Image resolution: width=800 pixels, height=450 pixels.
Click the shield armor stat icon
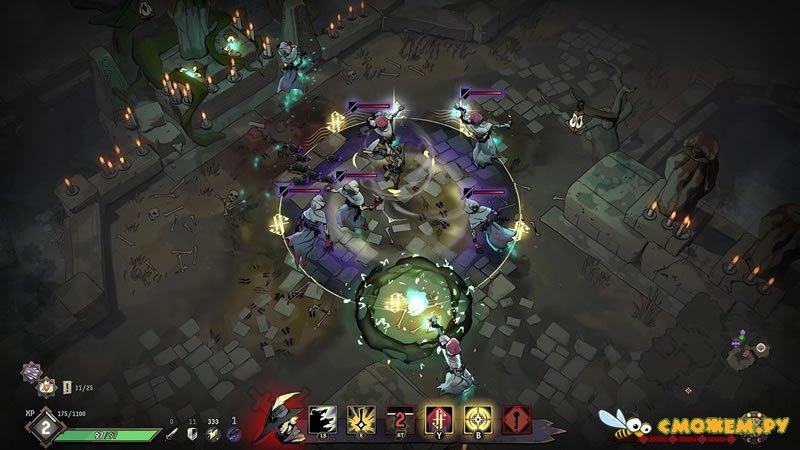coord(192,434)
